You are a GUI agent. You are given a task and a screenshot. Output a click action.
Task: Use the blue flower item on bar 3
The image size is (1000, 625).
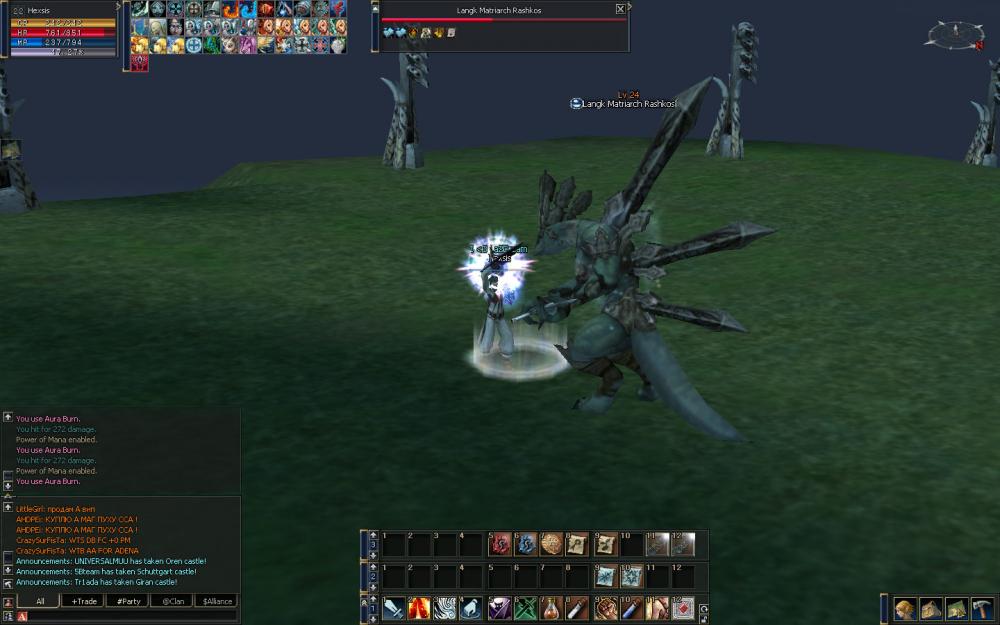tap(526, 544)
